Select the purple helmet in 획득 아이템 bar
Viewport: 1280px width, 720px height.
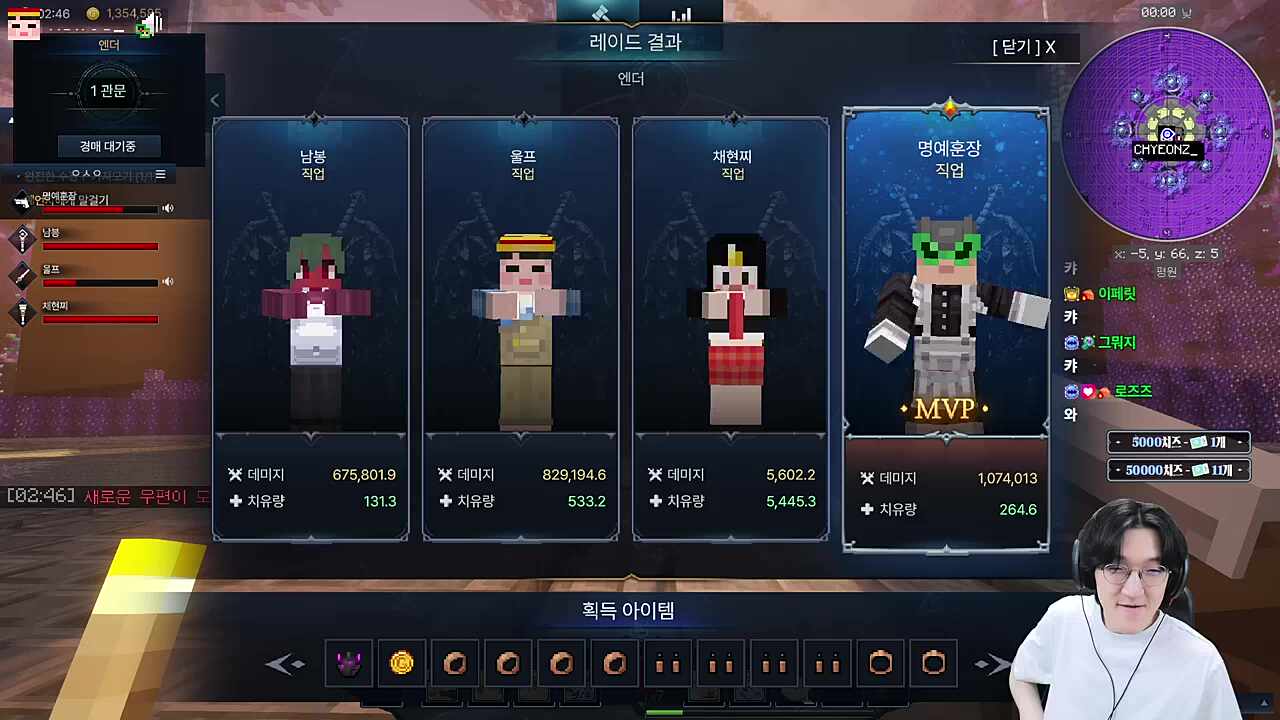[x=349, y=663]
